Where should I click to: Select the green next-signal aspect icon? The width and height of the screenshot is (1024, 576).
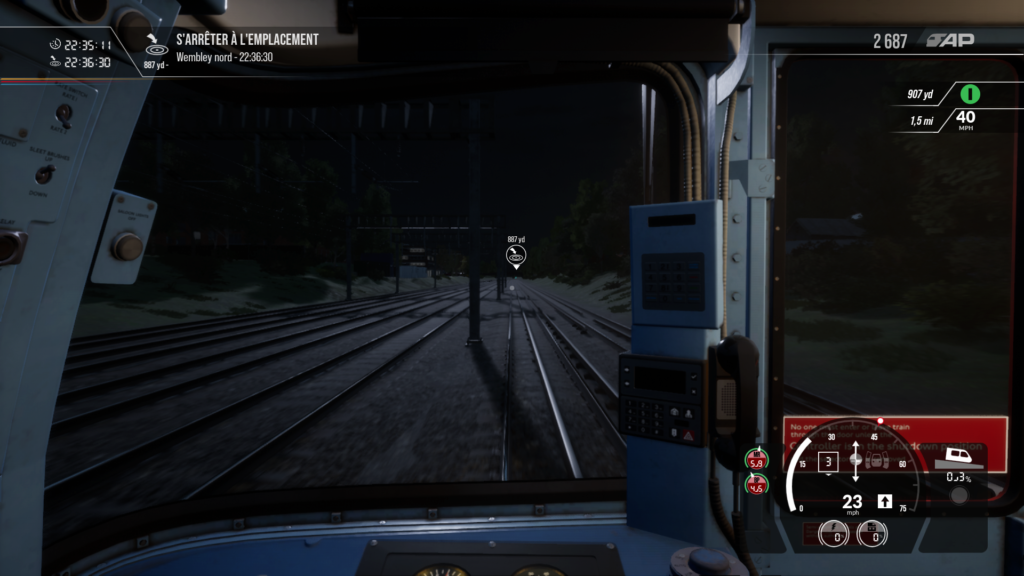(x=969, y=94)
